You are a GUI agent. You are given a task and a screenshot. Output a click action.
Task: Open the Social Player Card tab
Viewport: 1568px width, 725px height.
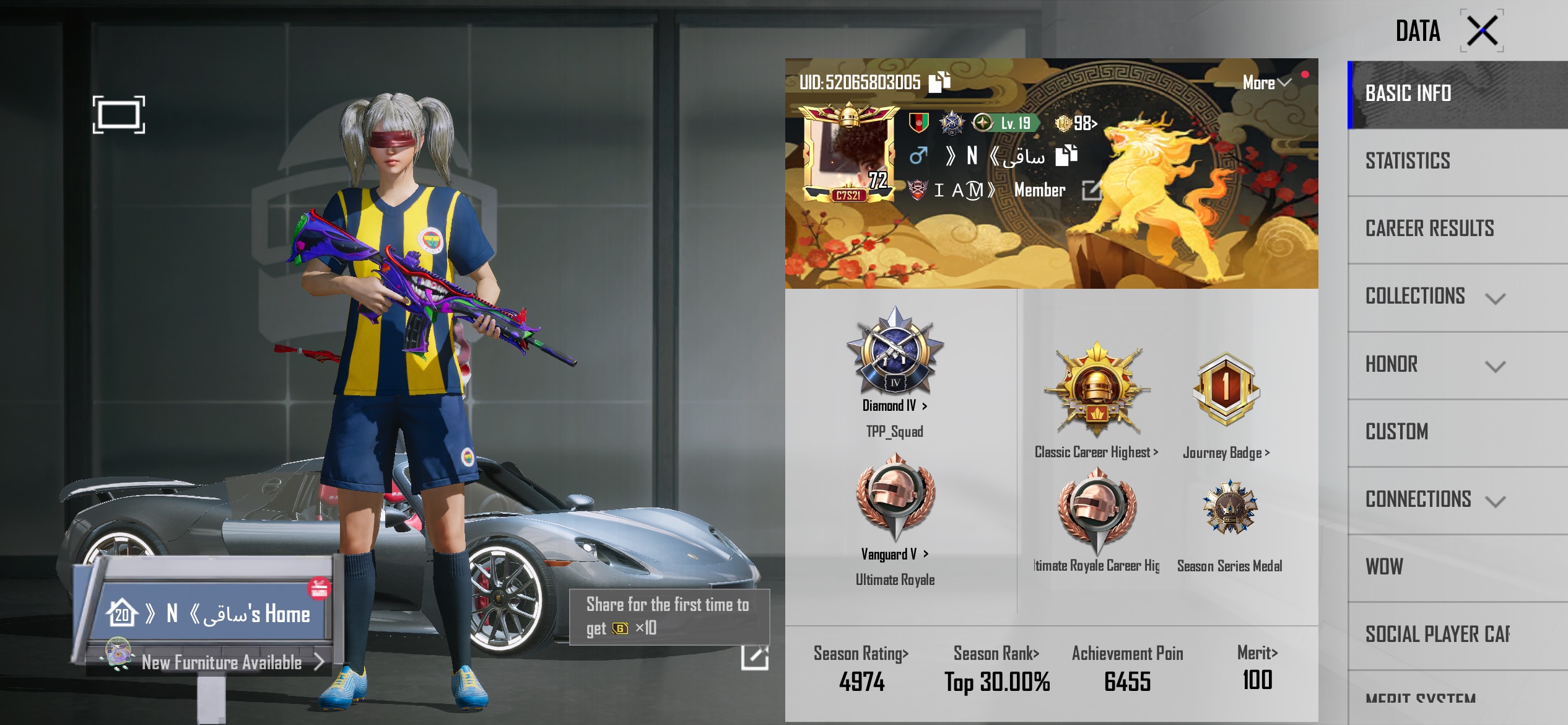(x=1437, y=635)
